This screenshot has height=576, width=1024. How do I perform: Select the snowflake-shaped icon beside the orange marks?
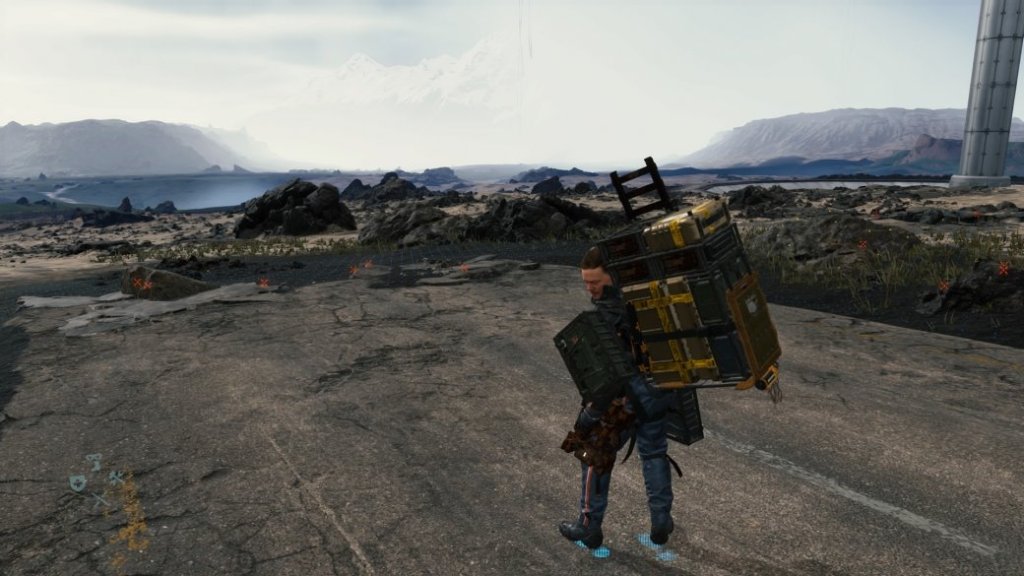[116, 478]
